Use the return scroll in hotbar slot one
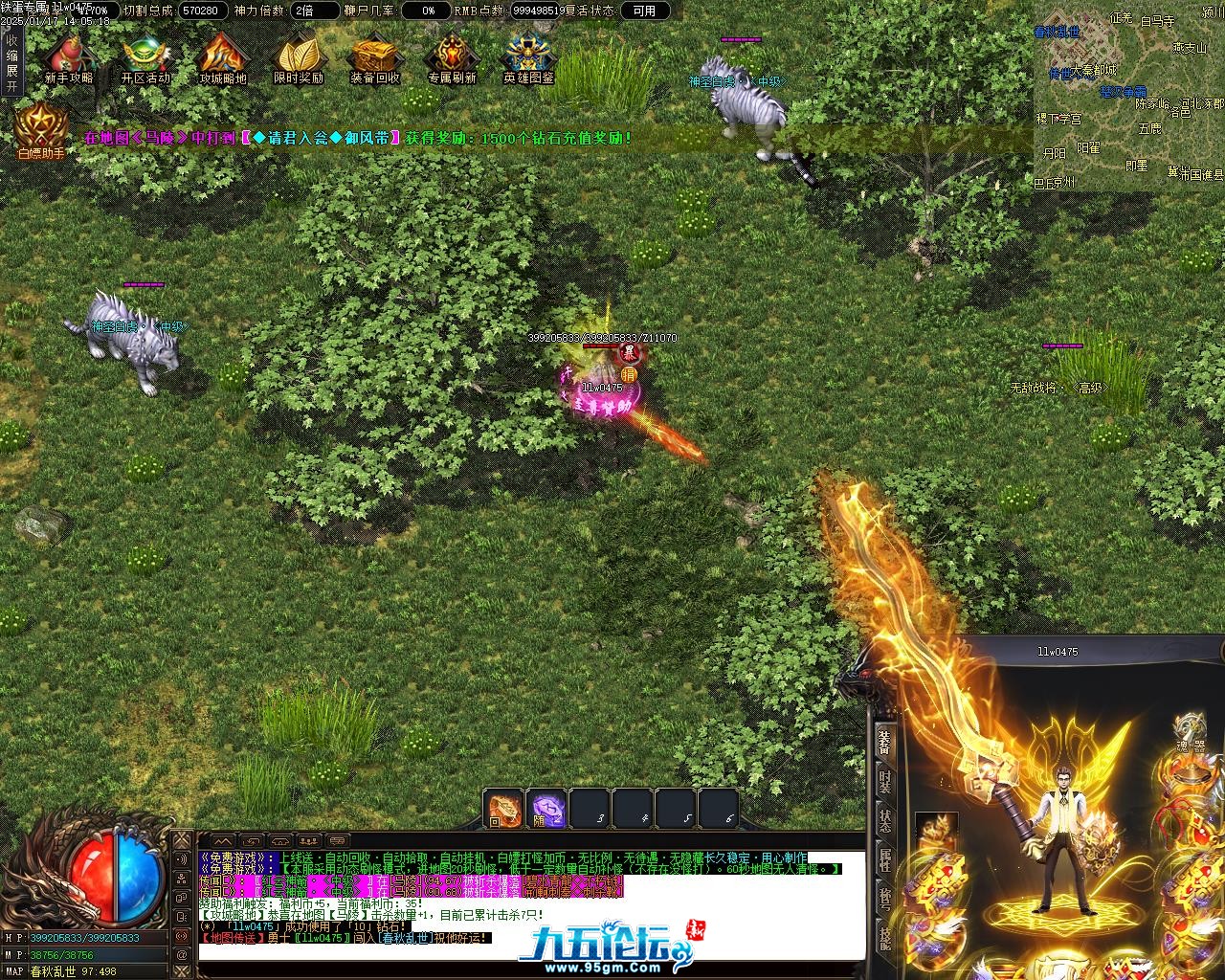Viewport: 1225px width, 980px height. coord(503,810)
